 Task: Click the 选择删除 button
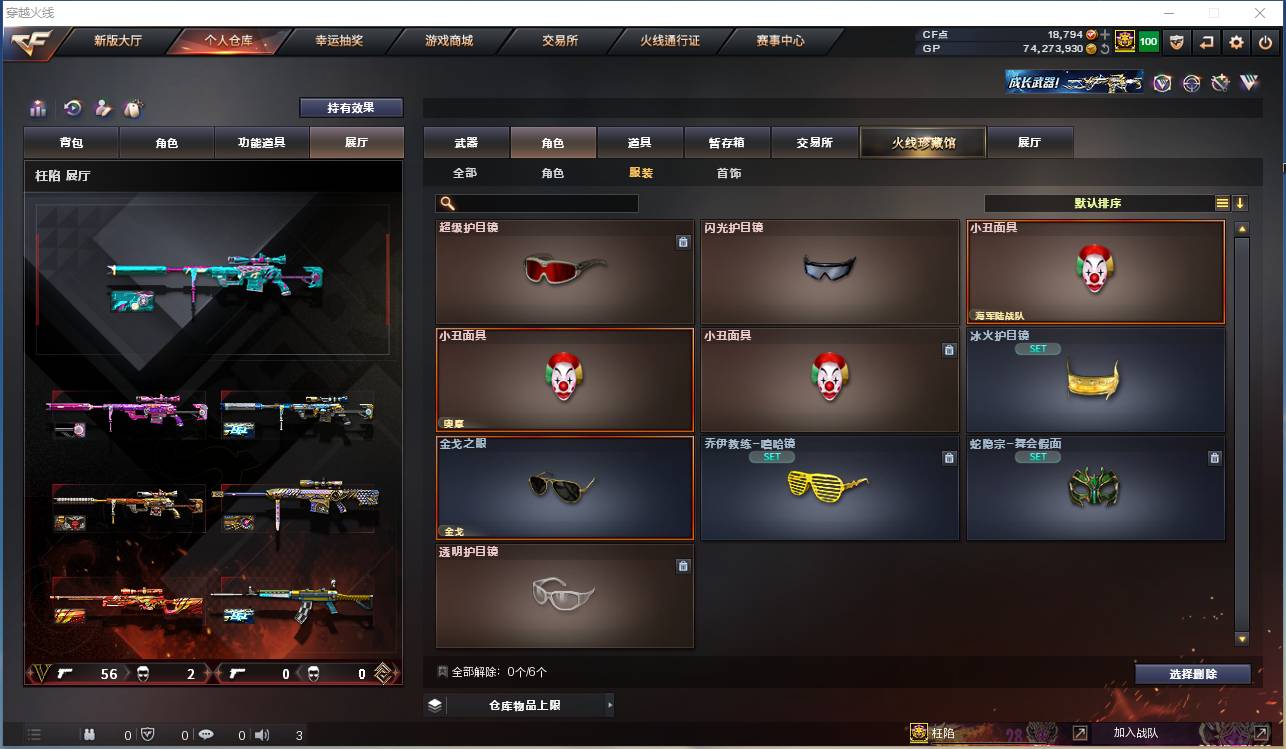click(x=1192, y=673)
